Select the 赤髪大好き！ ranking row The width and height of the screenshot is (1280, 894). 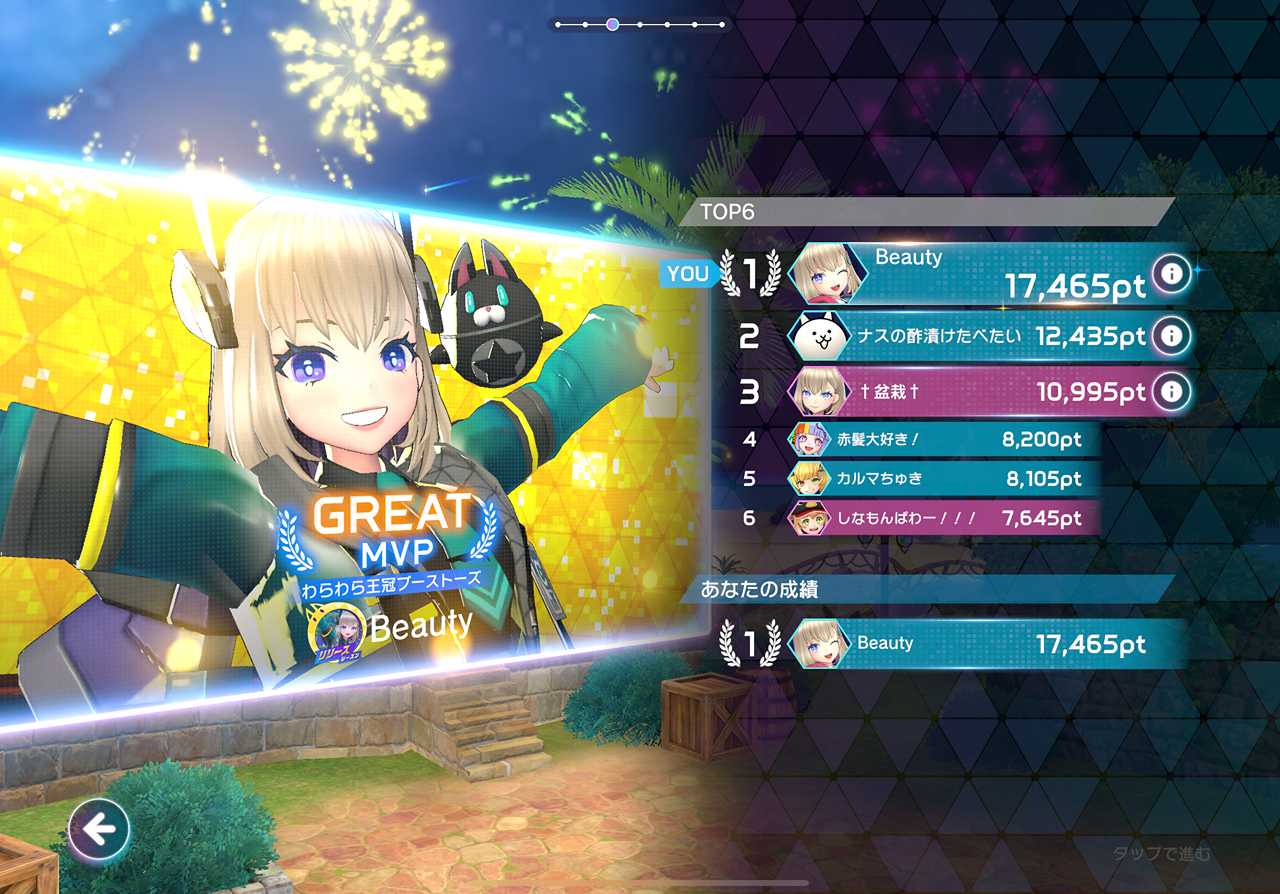click(x=940, y=439)
